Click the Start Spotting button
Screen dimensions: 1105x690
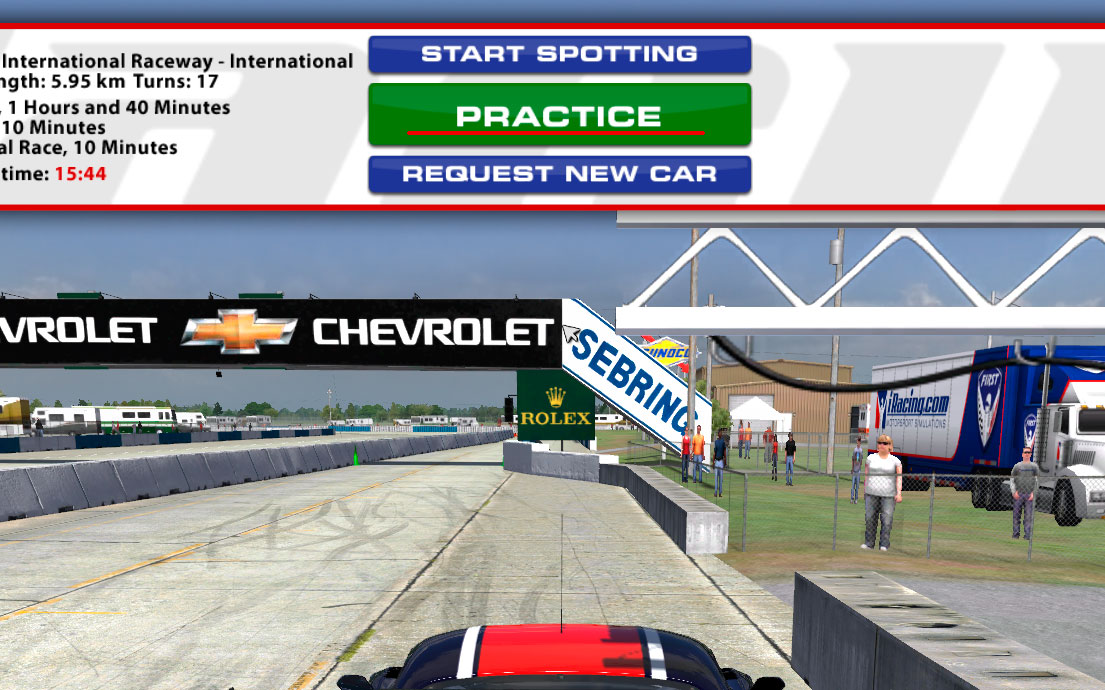(x=559, y=54)
